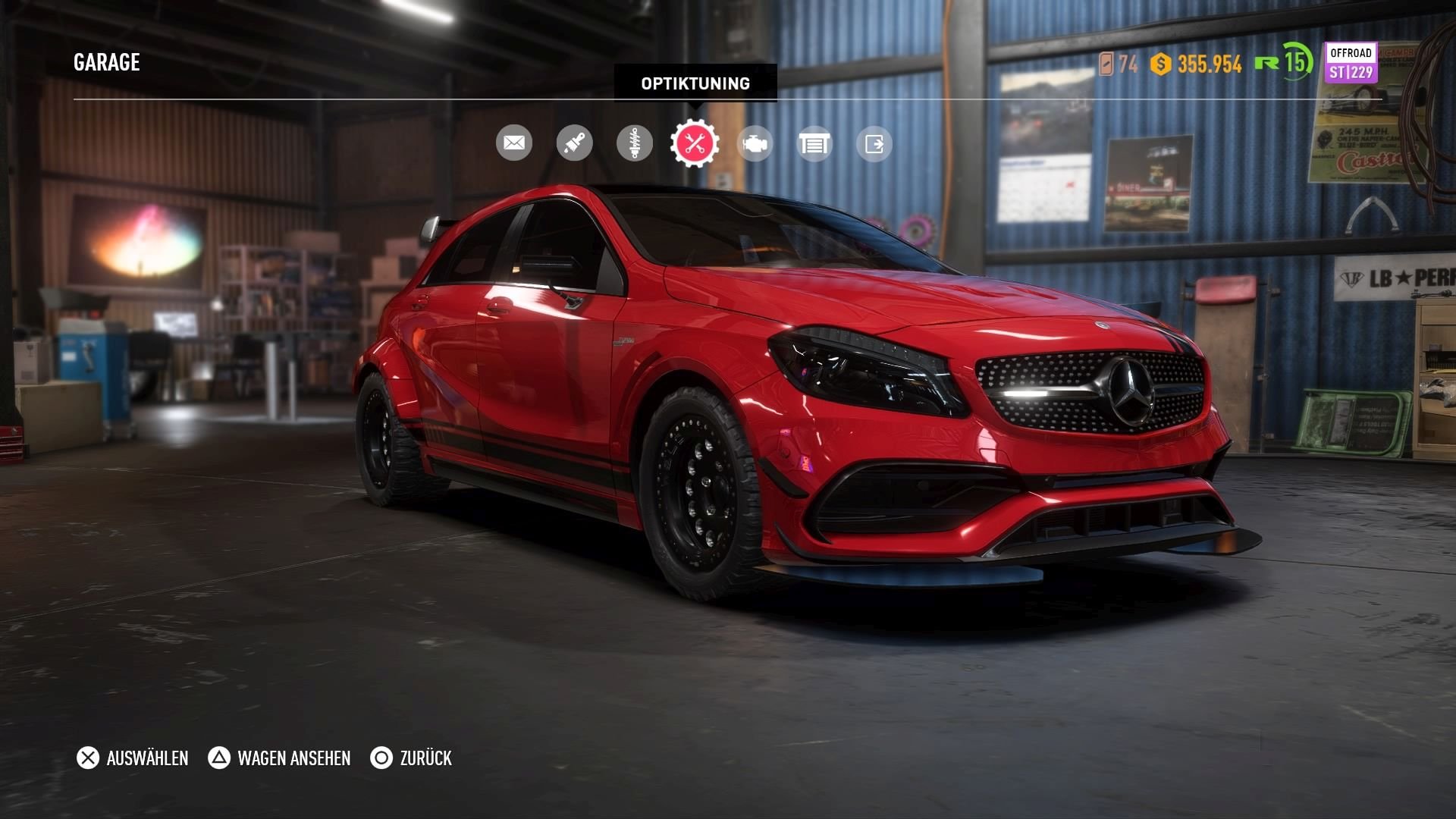Click Wagen Ansehen
This screenshot has height=819, width=1456.
pyautogui.click(x=293, y=758)
